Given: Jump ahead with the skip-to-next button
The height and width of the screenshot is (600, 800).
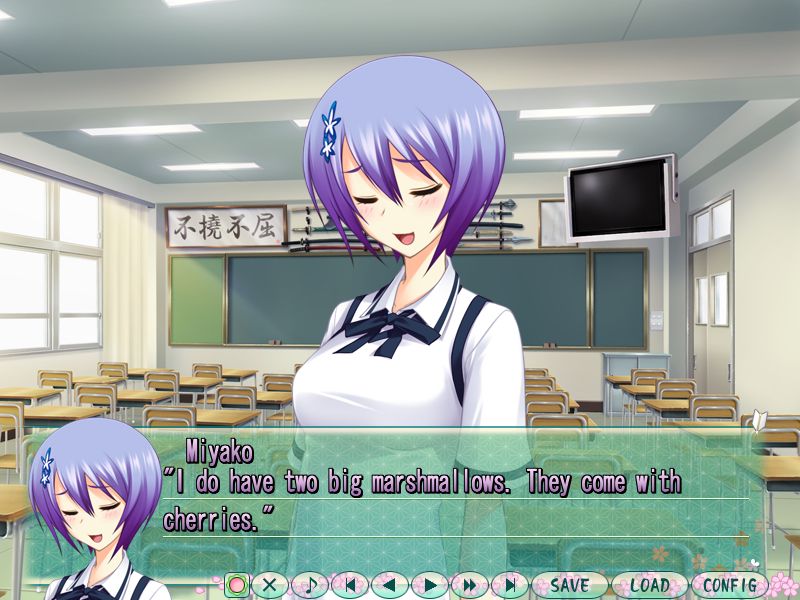Looking at the screenshot, I should (509, 585).
